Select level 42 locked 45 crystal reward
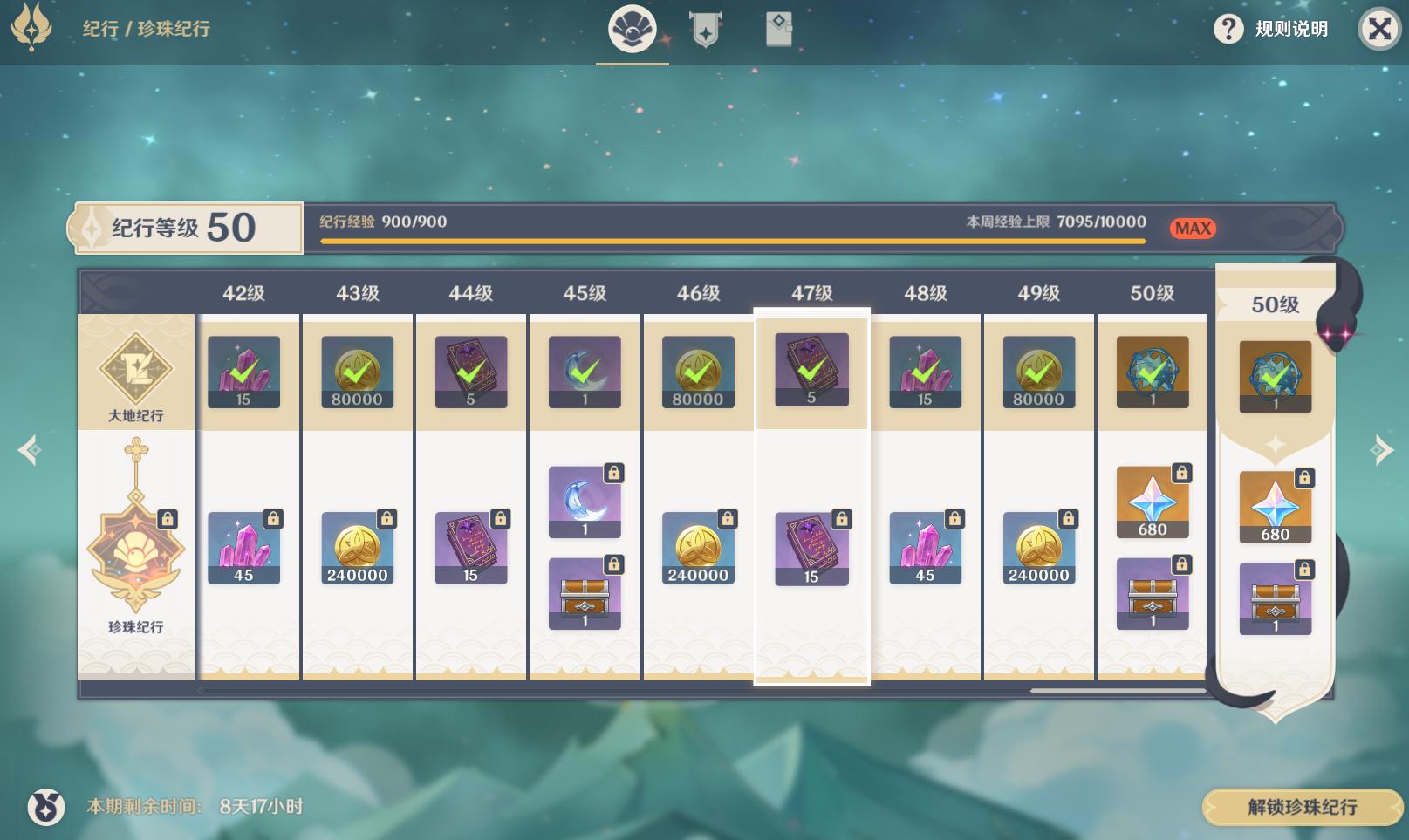 pyautogui.click(x=243, y=548)
